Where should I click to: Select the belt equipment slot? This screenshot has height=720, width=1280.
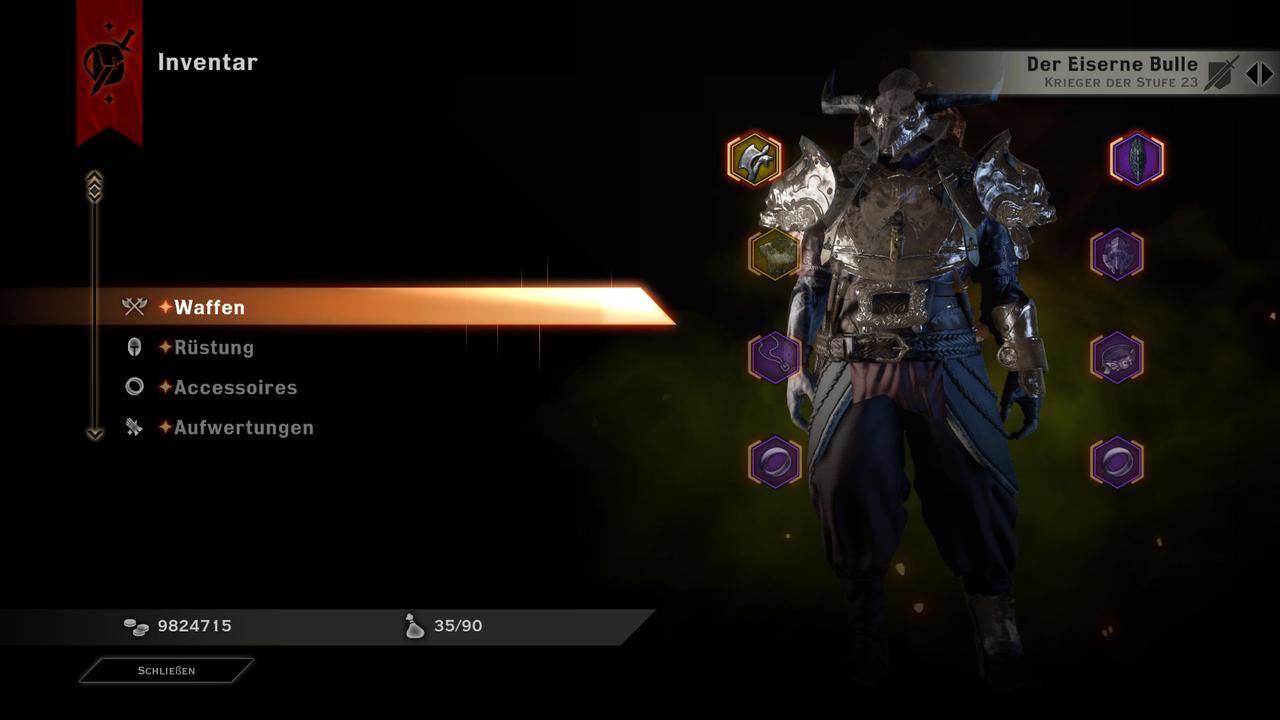[1117, 358]
